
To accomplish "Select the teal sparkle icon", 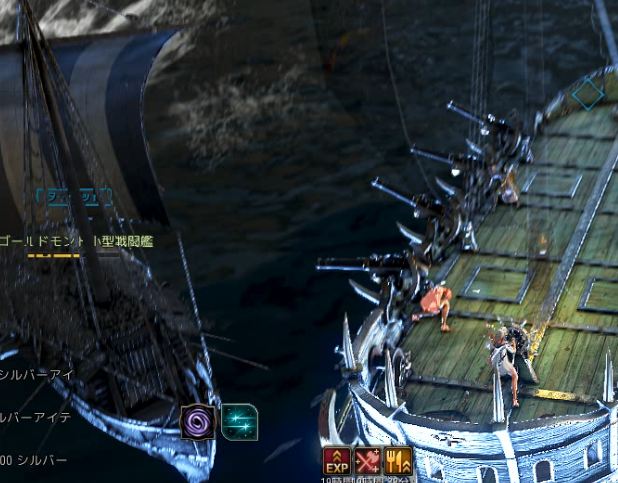I will pos(238,421).
